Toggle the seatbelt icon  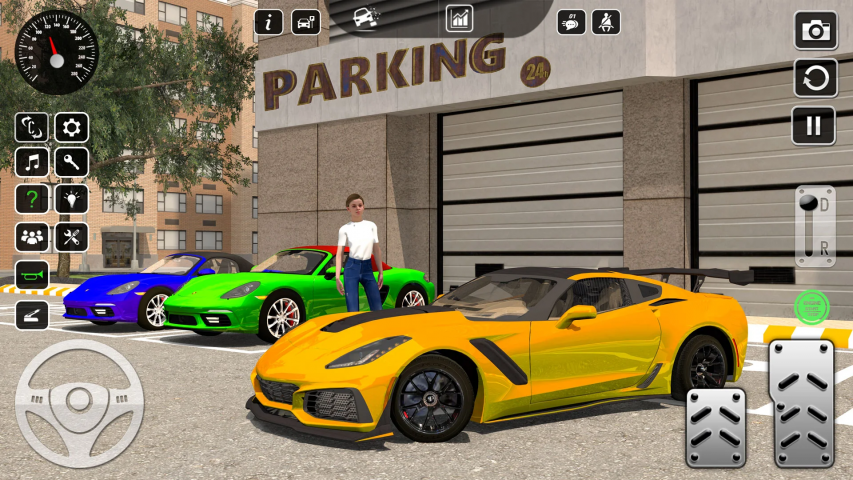[x=605, y=22]
